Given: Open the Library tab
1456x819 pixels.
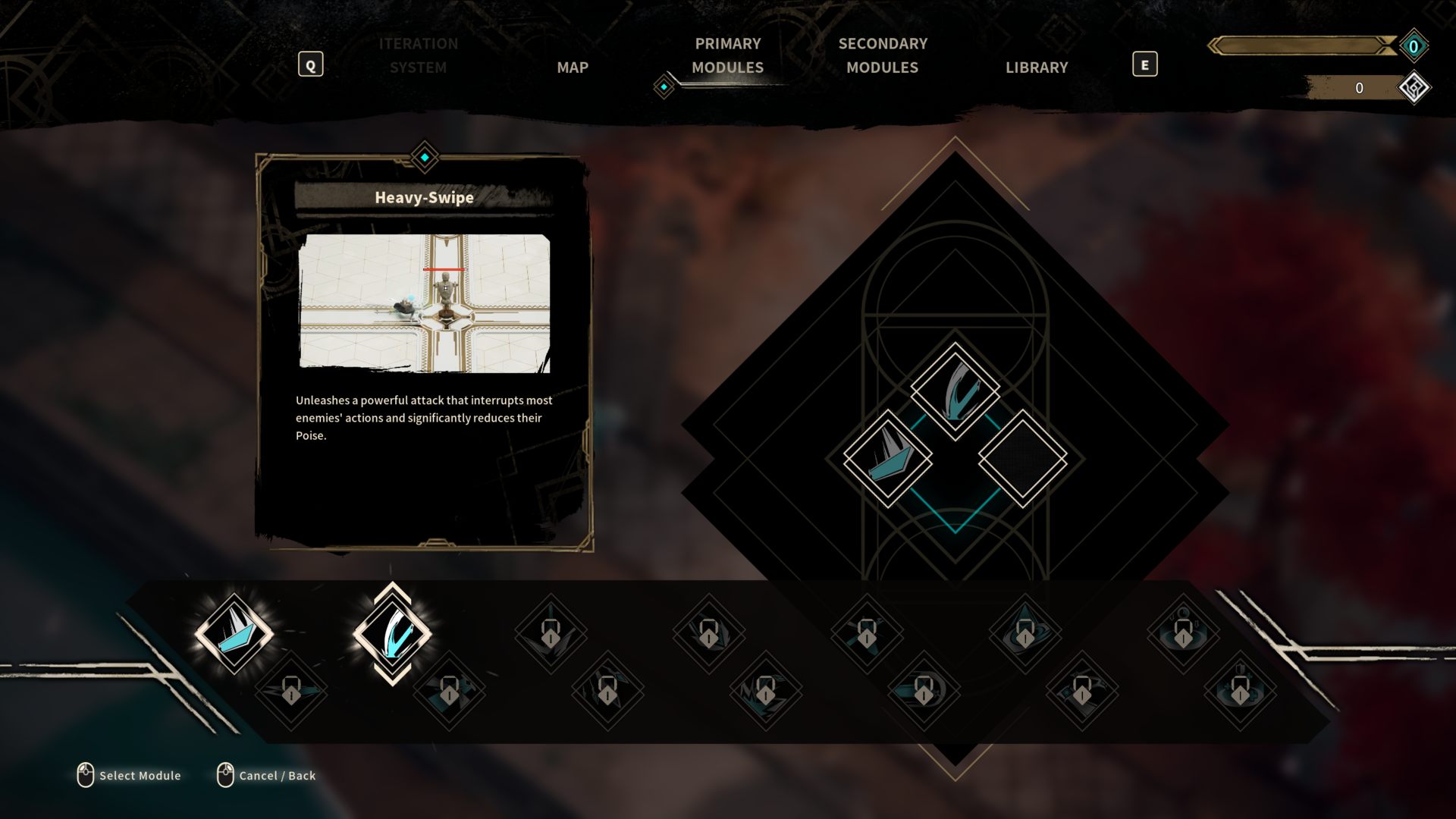Looking at the screenshot, I should (x=1037, y=67).
